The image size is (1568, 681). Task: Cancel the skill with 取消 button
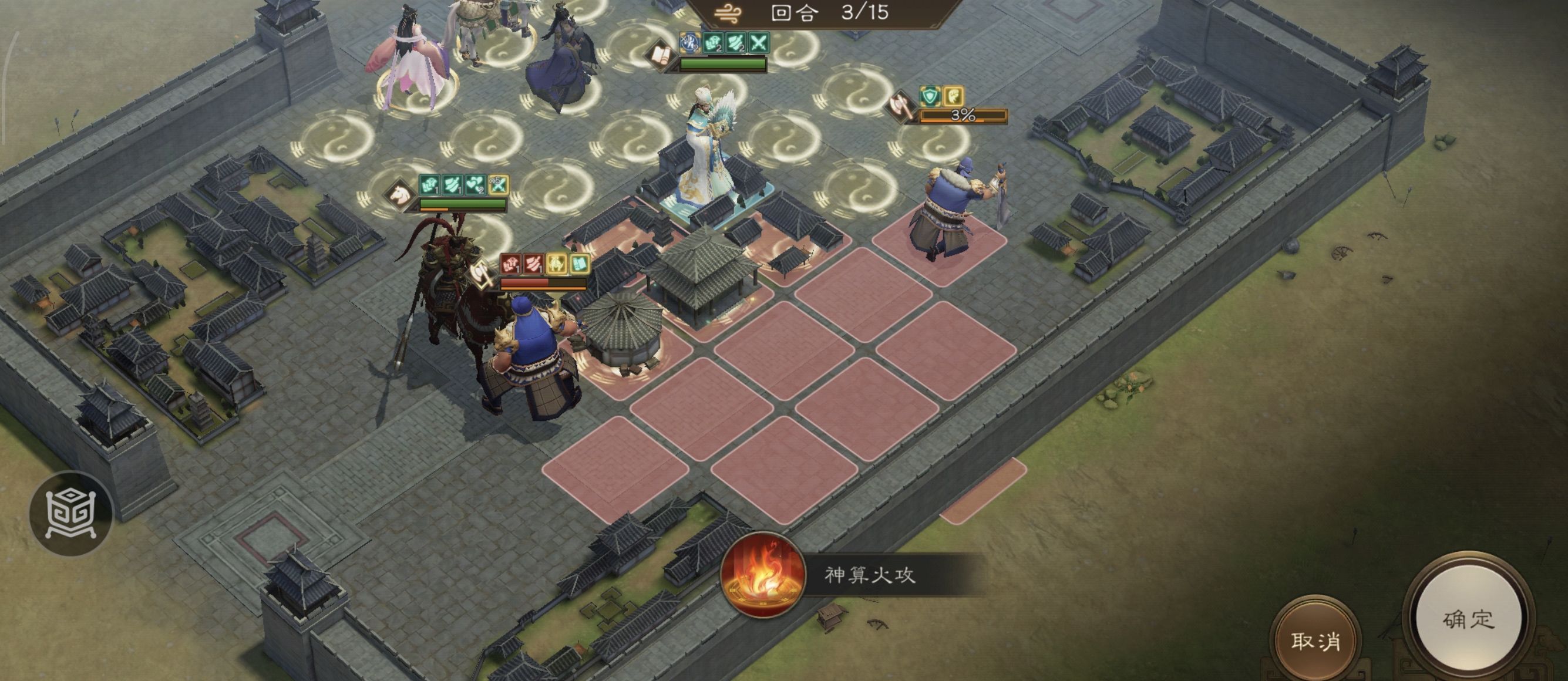point(1315,640)
